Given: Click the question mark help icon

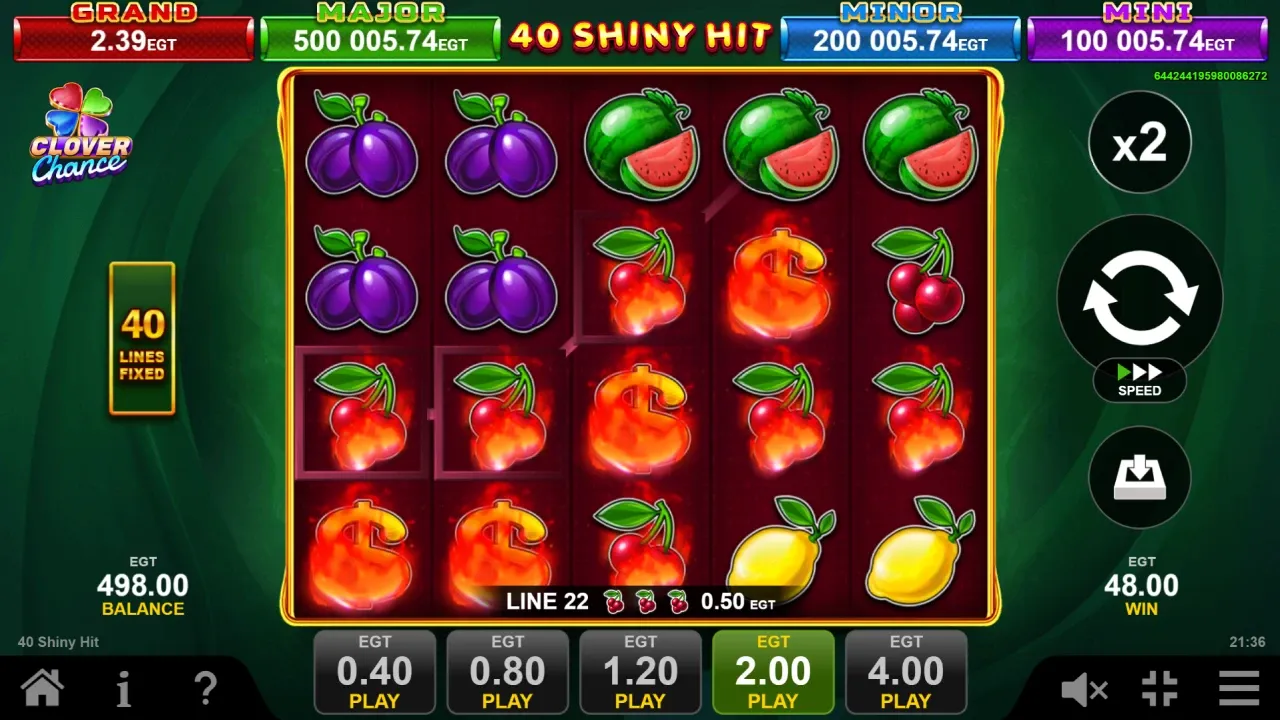Looking at the screenshot, I should point(205,688).
